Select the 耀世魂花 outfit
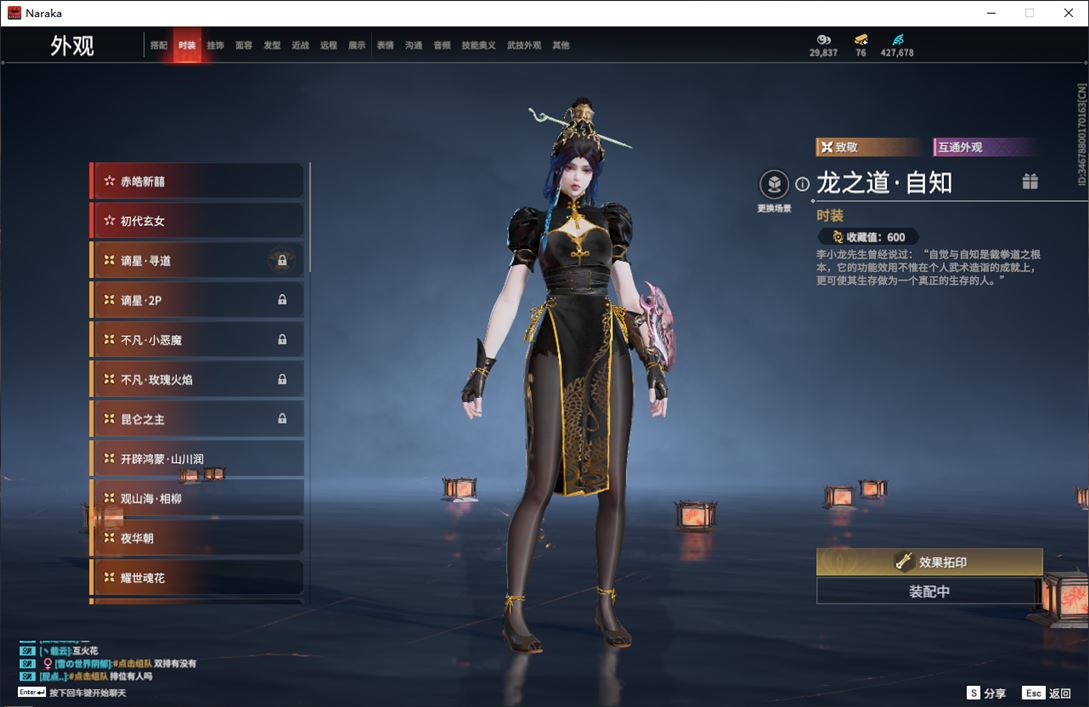 point(197,578)
